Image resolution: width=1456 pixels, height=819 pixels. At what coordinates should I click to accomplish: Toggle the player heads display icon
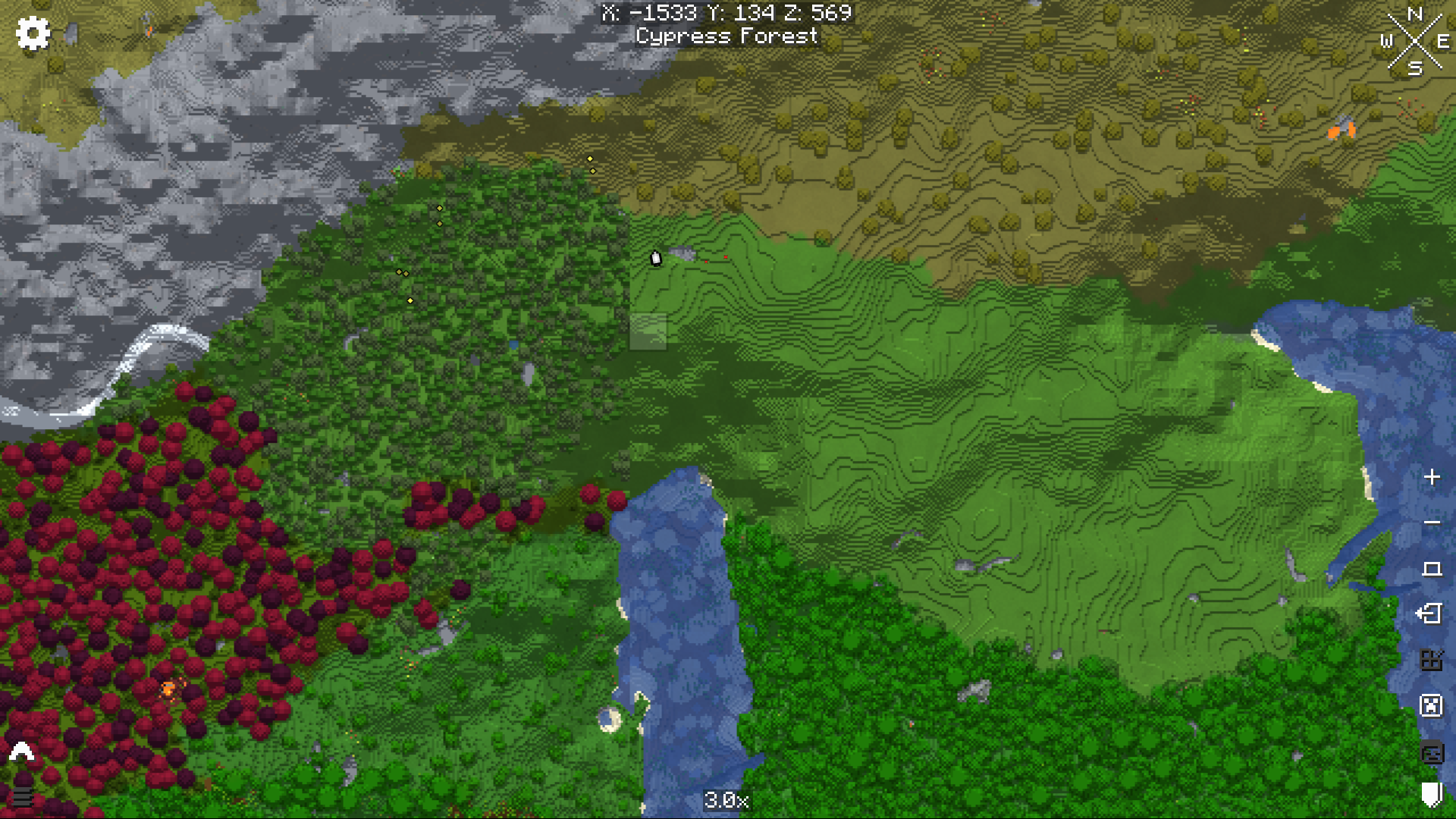[x=1432, y=751]
